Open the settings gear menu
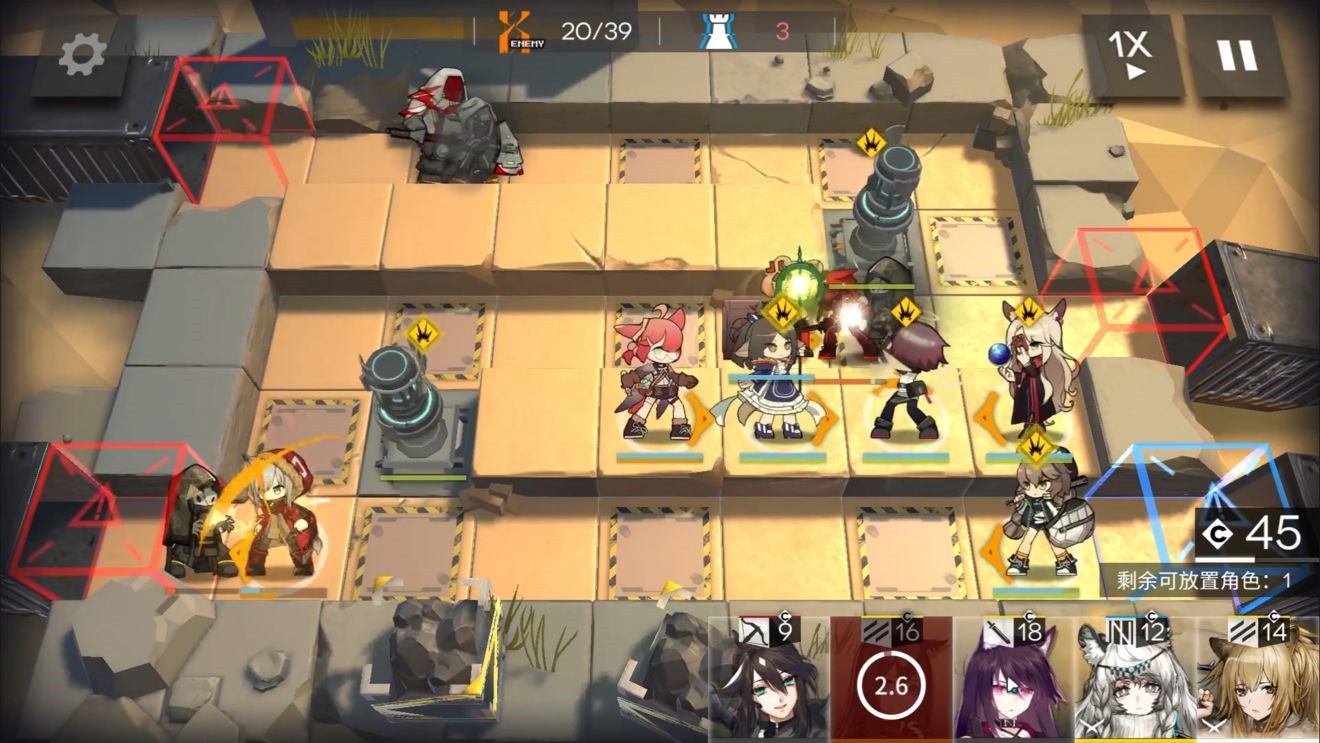Screen dimensions: 1320x743 (x=83, y=55)
